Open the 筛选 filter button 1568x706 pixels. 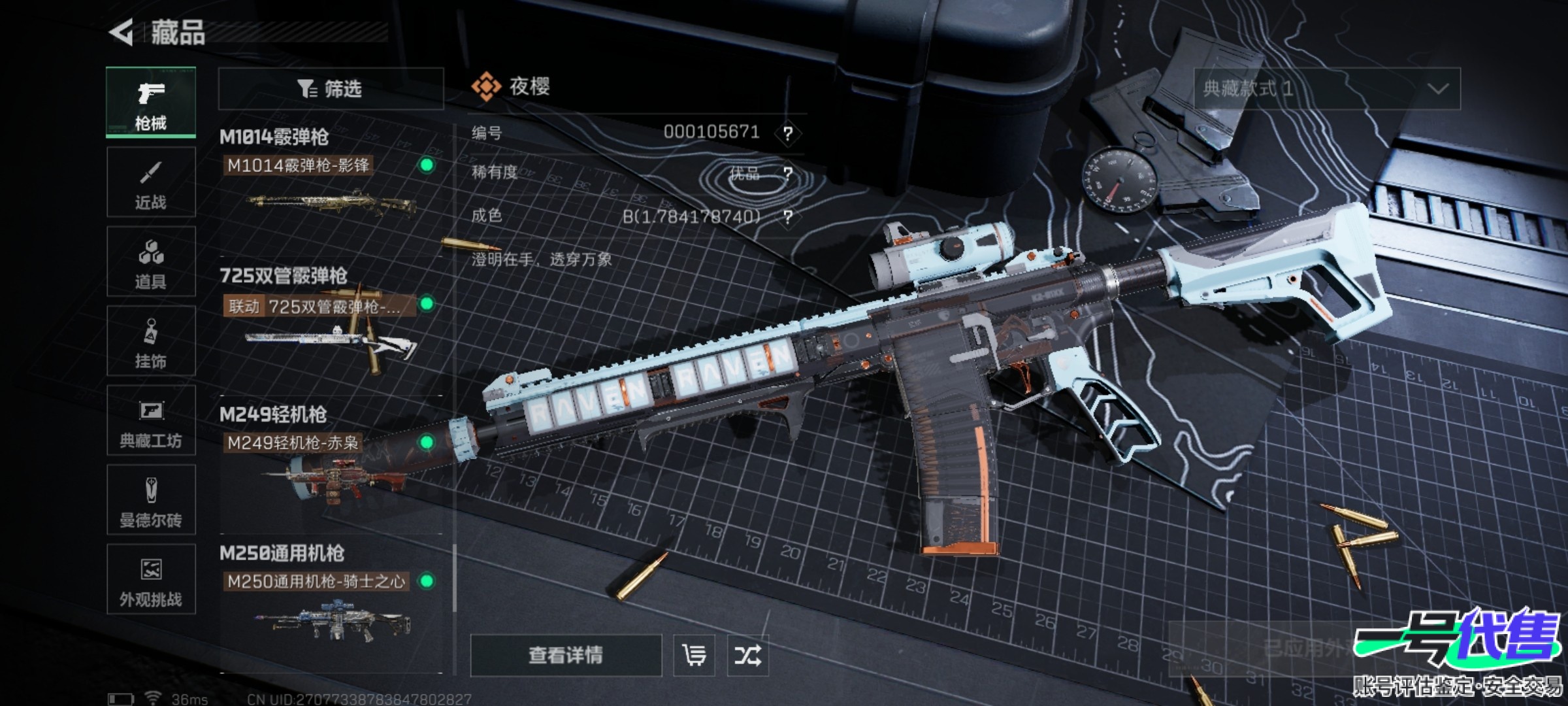tap(331, 89)
